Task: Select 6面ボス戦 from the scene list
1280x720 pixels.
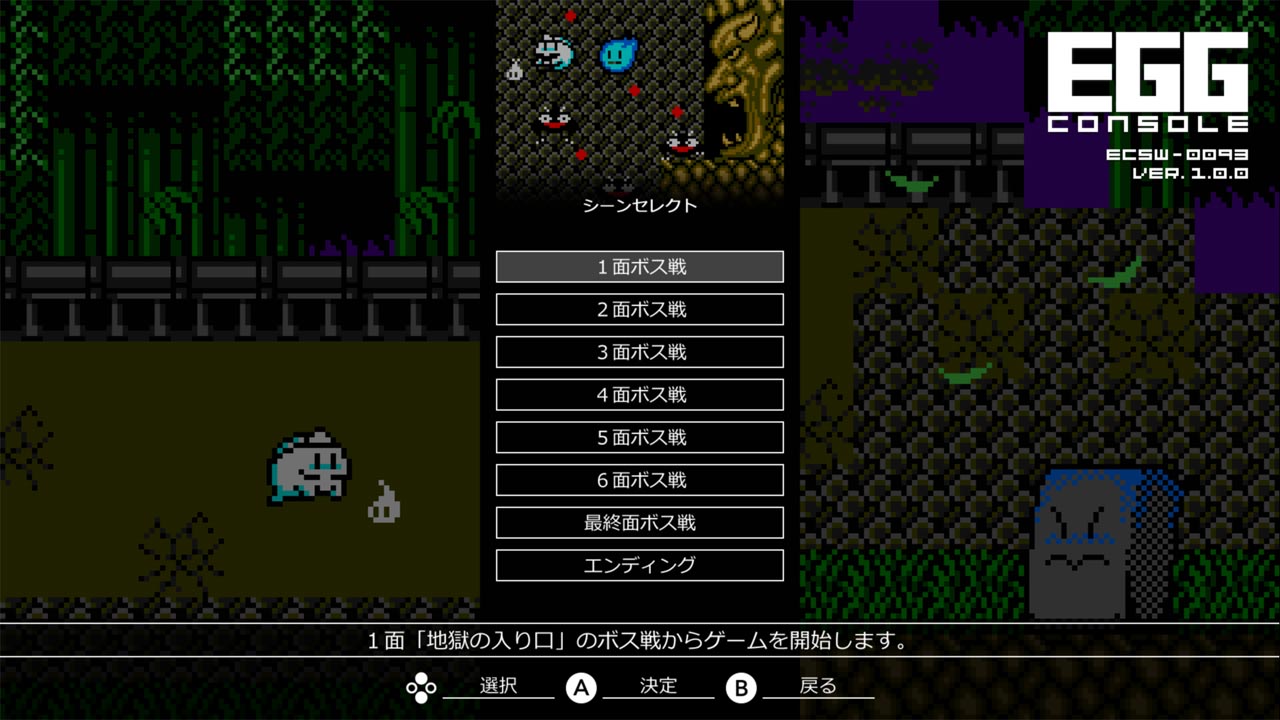Action: click(x=639, y=480)
